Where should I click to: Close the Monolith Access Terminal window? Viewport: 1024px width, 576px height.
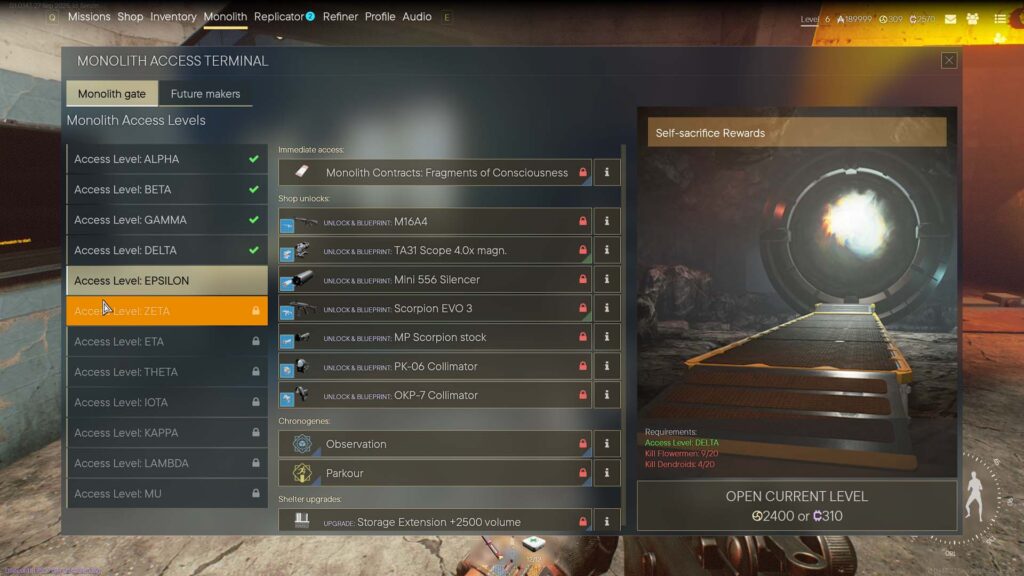pos(949,61)
